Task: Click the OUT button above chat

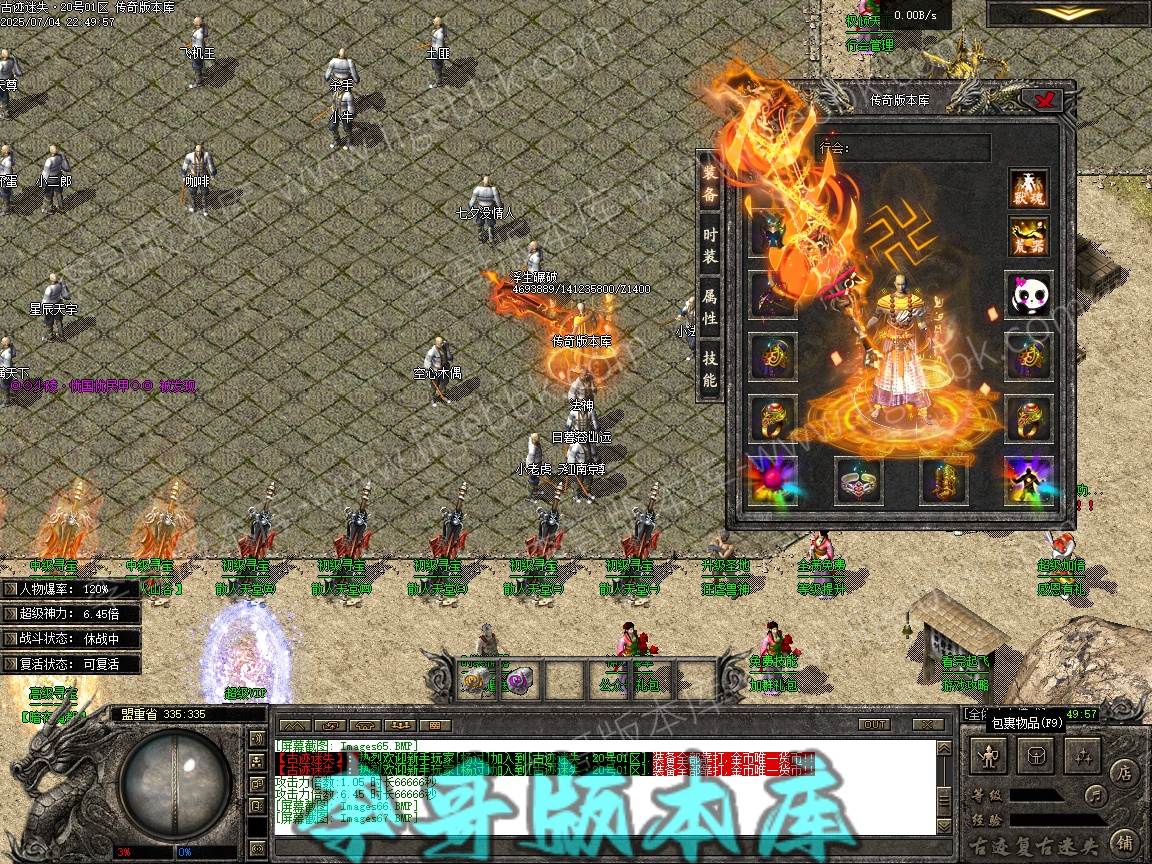Action: pyautogui.click(x=874, y=724)
